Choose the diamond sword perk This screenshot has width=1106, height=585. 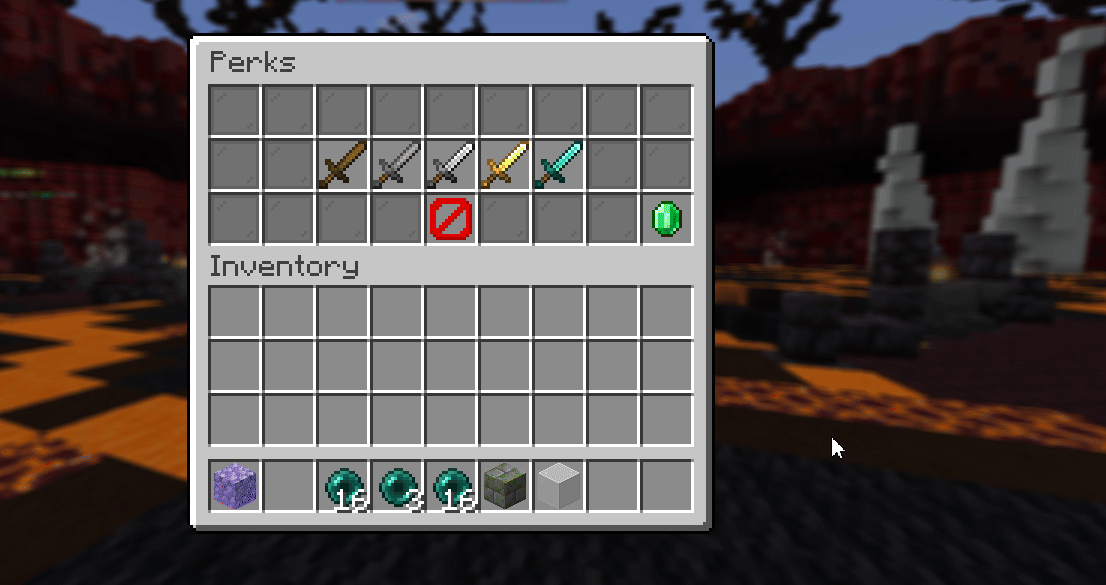[x=559, y=165]
